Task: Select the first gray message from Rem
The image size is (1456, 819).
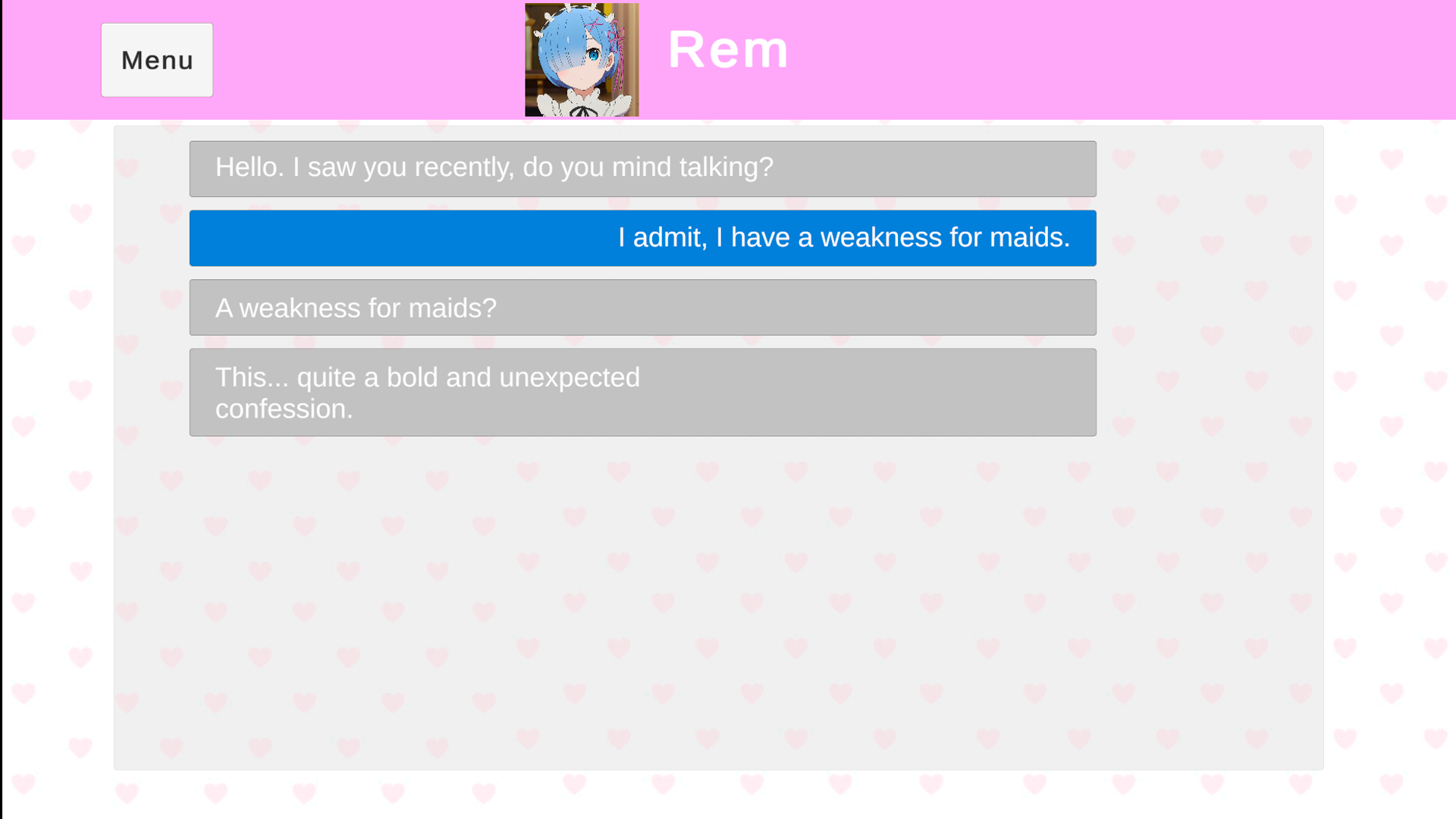Action: click(642, 168)
